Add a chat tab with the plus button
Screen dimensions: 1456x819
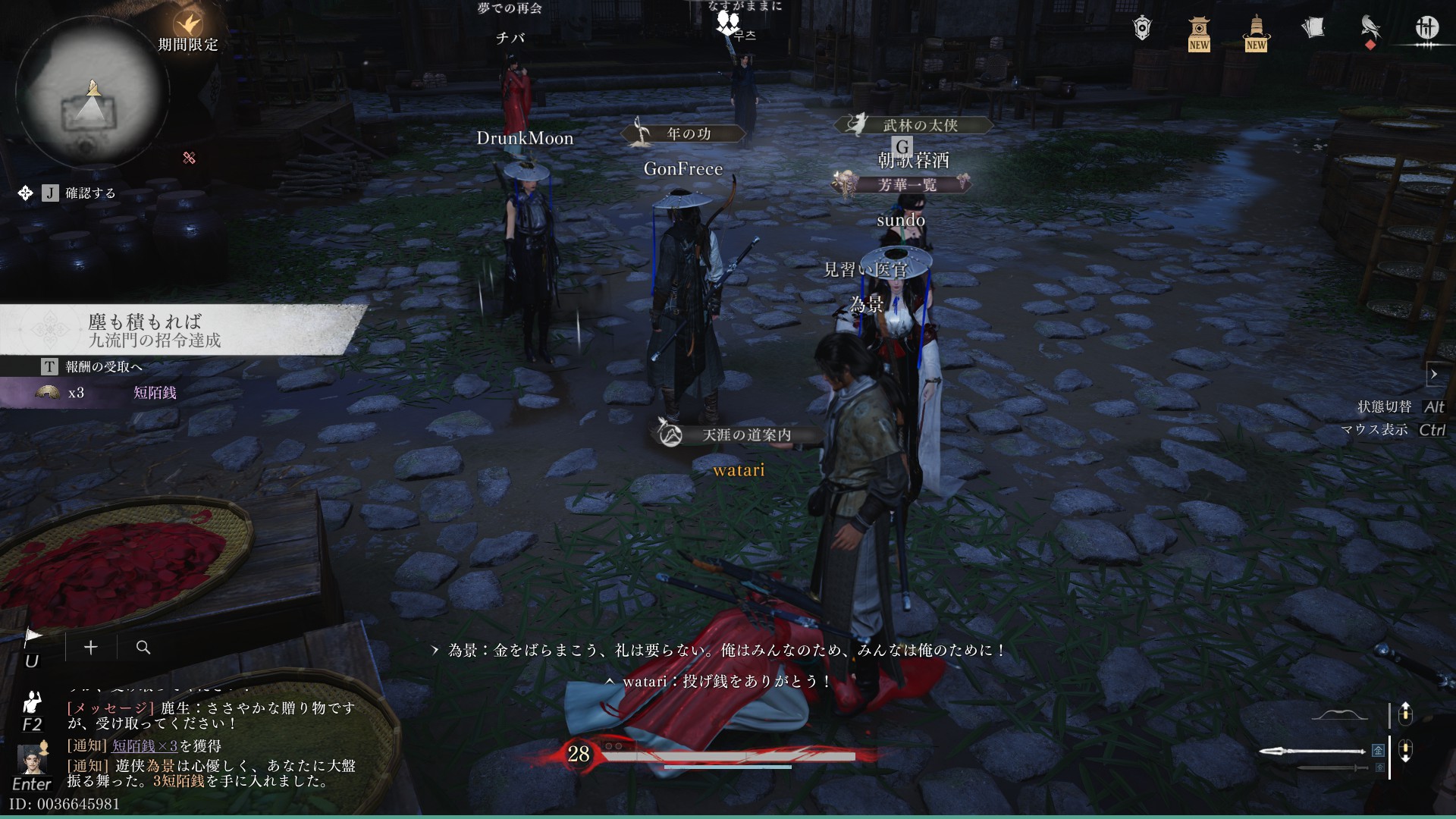click(x=91, y=647)
